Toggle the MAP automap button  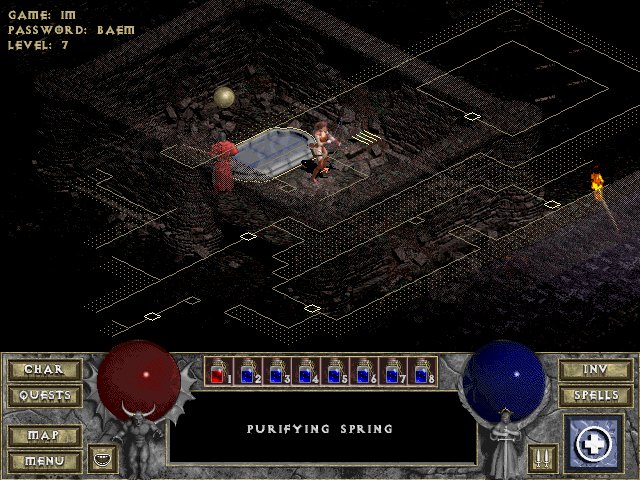pyautogui.click(x=44, y=436)
